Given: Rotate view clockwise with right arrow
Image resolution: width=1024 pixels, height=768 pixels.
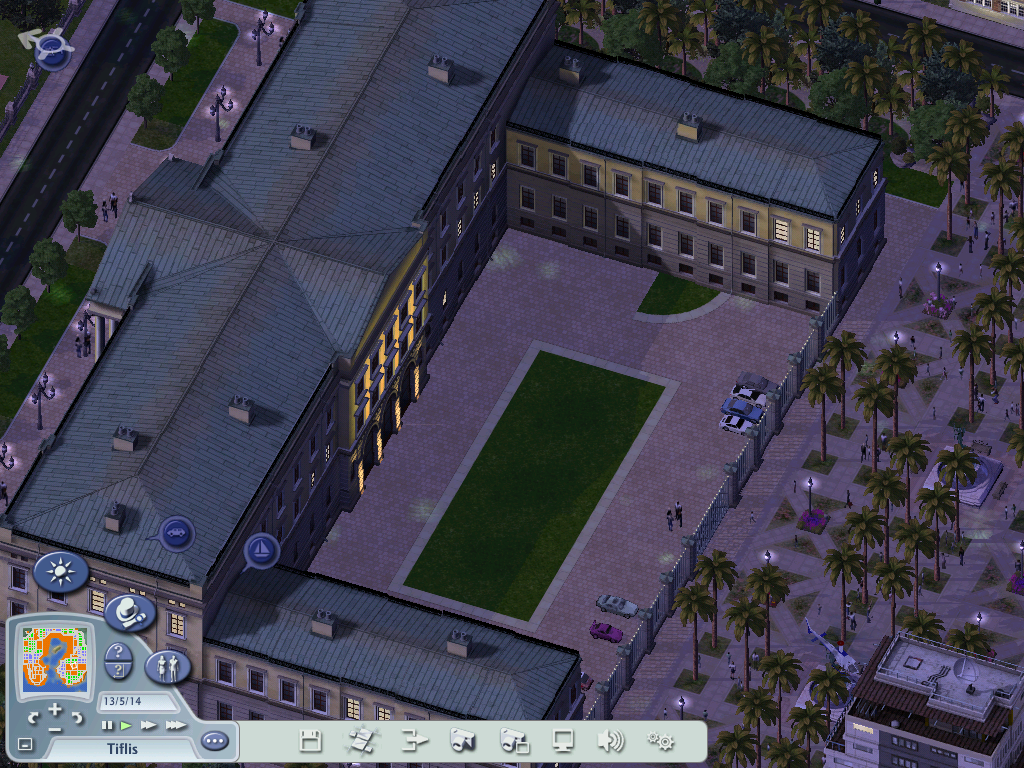Looking at the screenshot, I should [77, 718].
